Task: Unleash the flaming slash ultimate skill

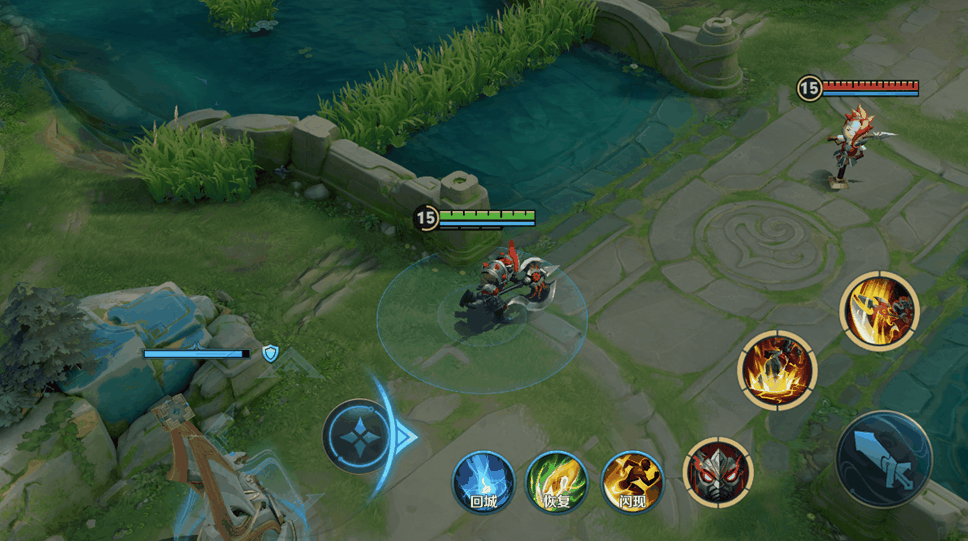Action: coord(879,310)
